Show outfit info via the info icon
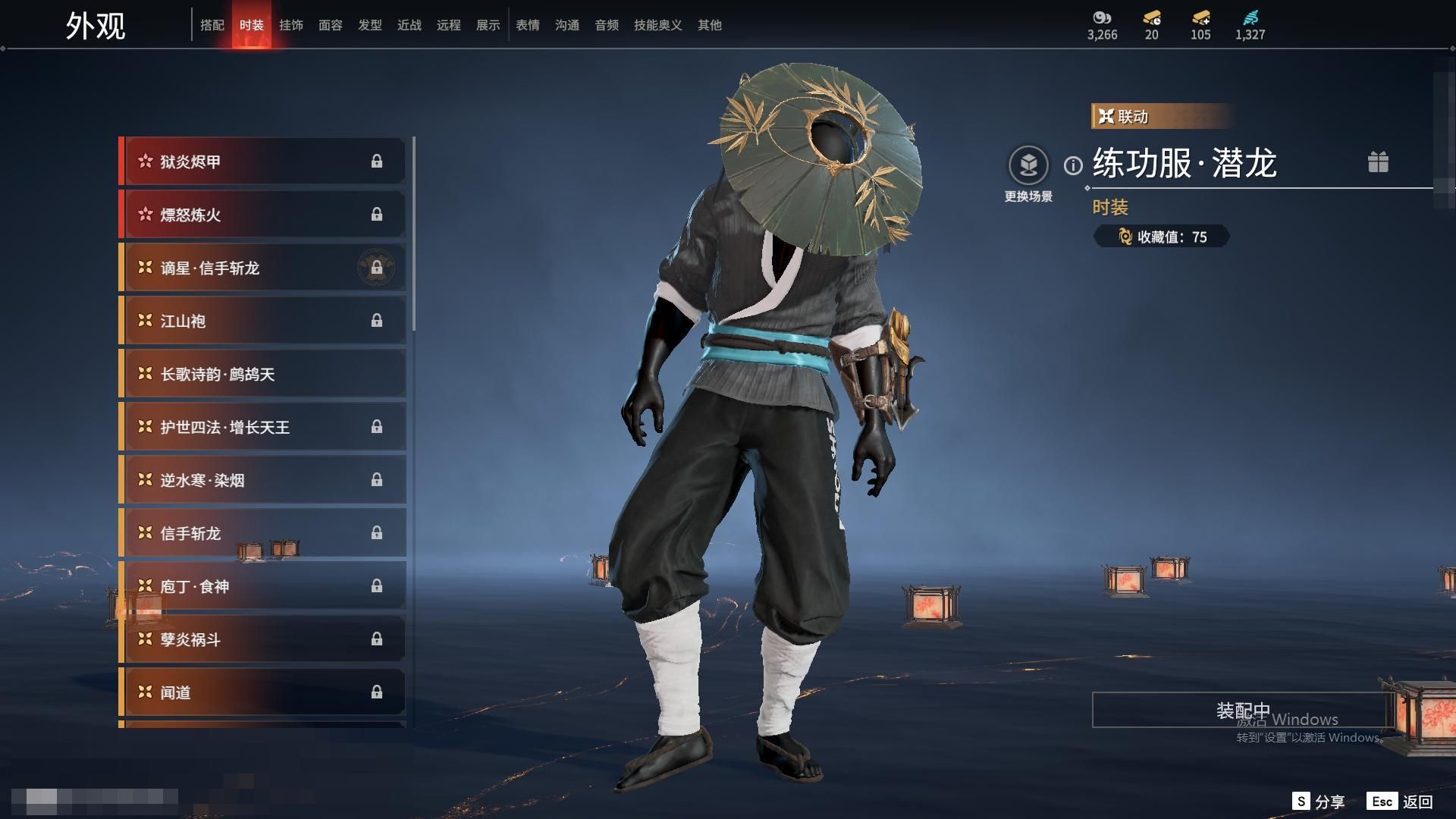The width and height of the screenshot is (1456, 819). point(1073,165)
